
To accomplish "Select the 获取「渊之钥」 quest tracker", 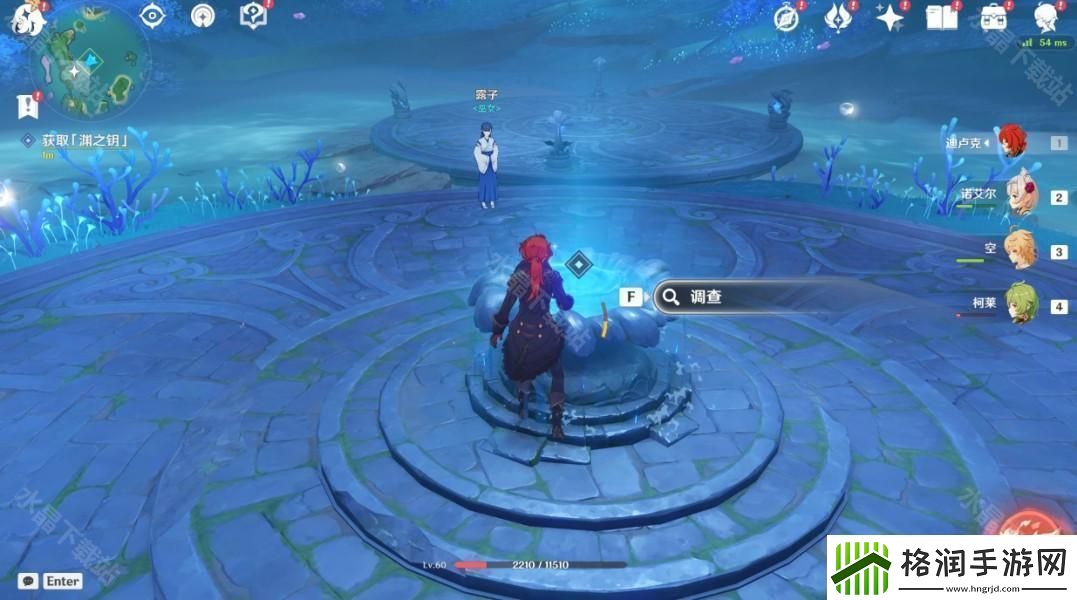I will click(x=85, y=141).
